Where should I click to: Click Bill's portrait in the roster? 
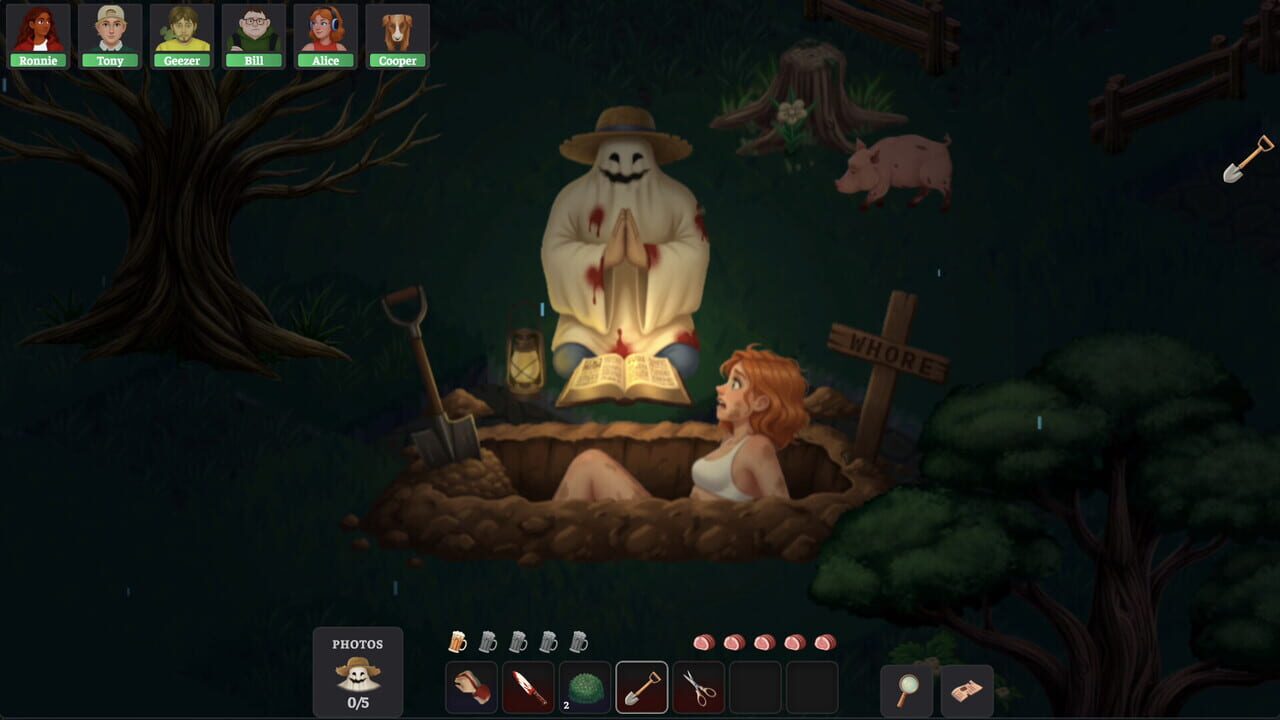[254, 30]
